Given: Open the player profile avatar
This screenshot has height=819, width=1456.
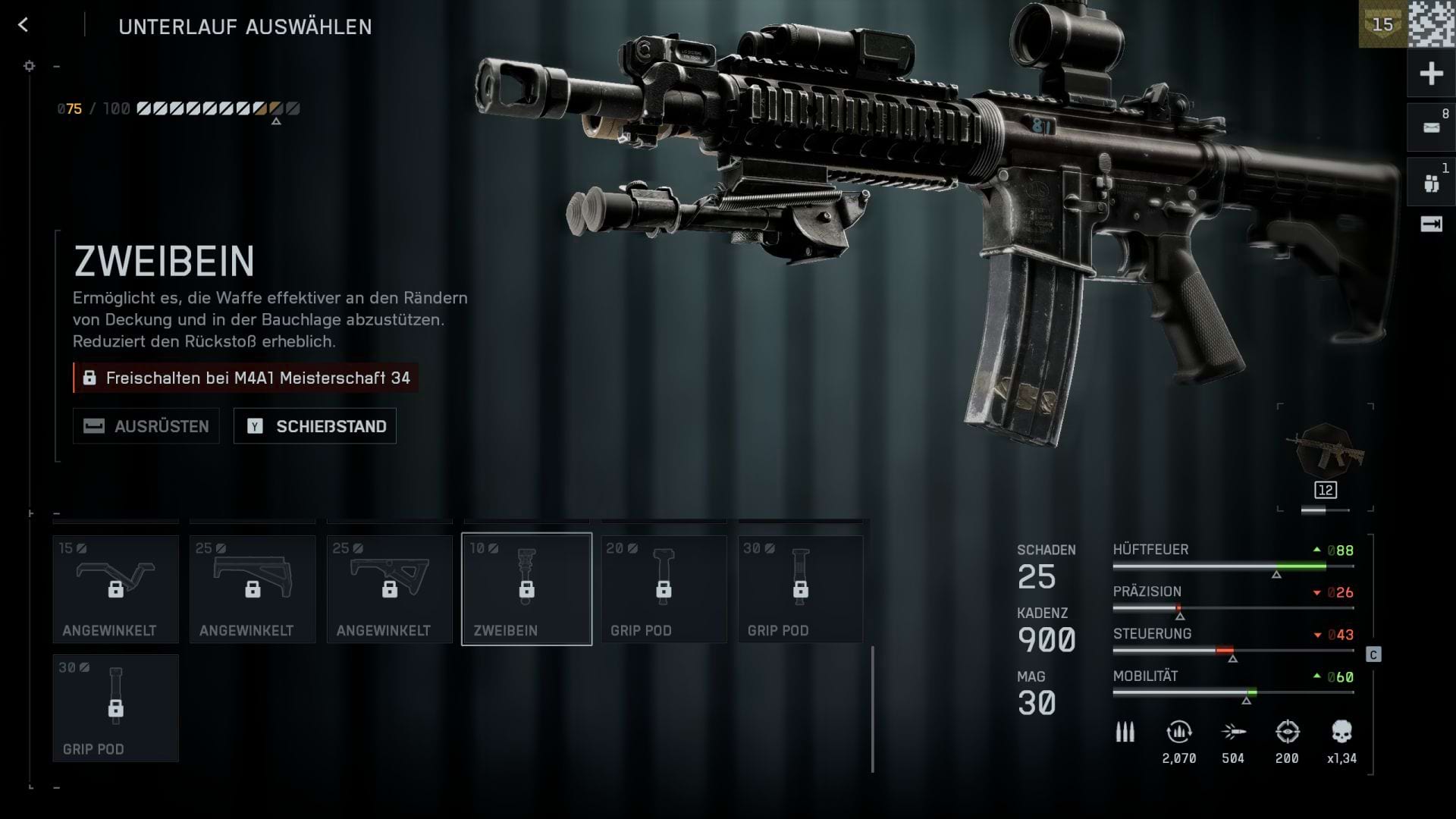Looking at the screenshot, I should point(1431,24).
